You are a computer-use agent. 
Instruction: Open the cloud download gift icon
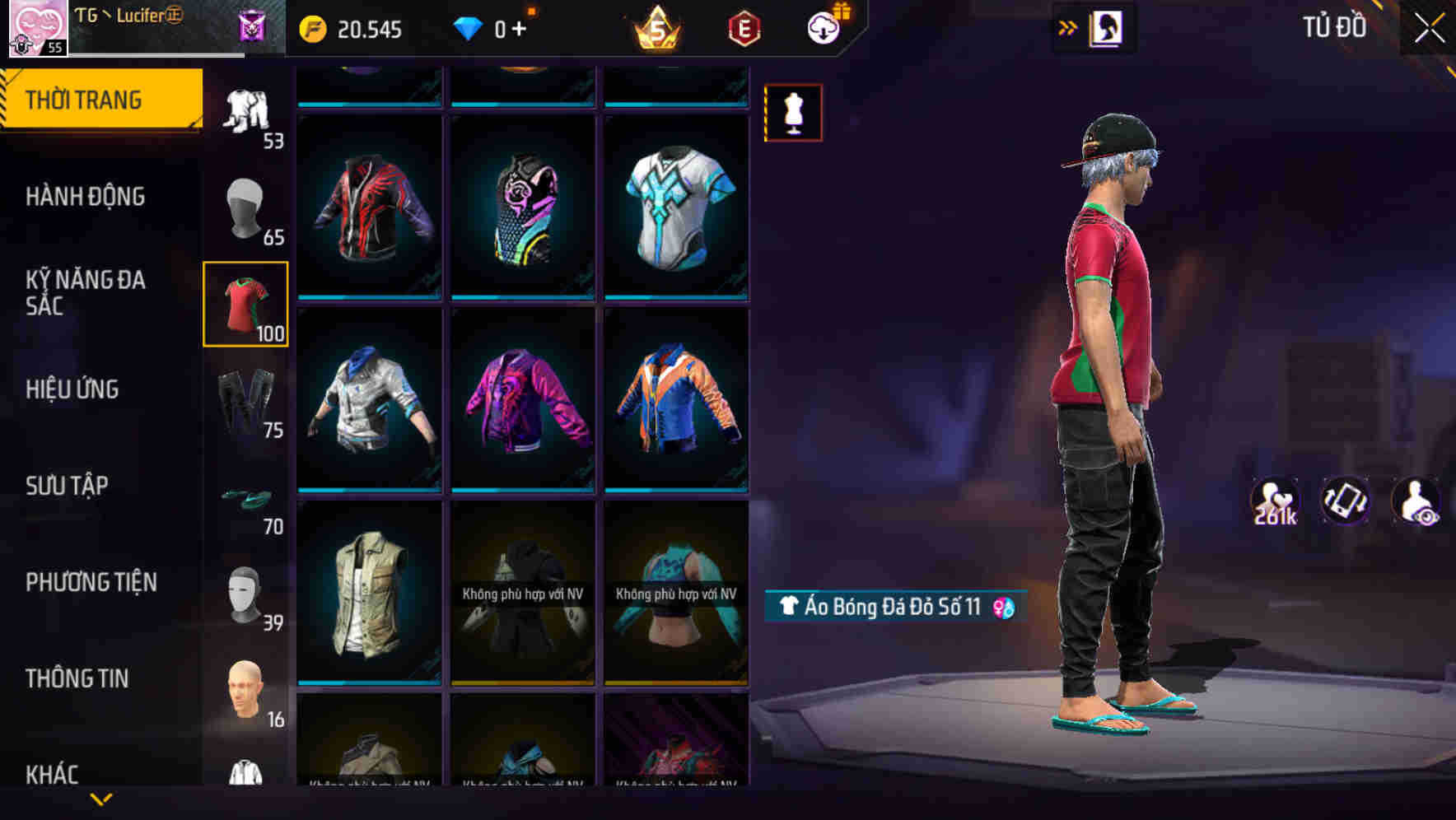click(825, 26)
